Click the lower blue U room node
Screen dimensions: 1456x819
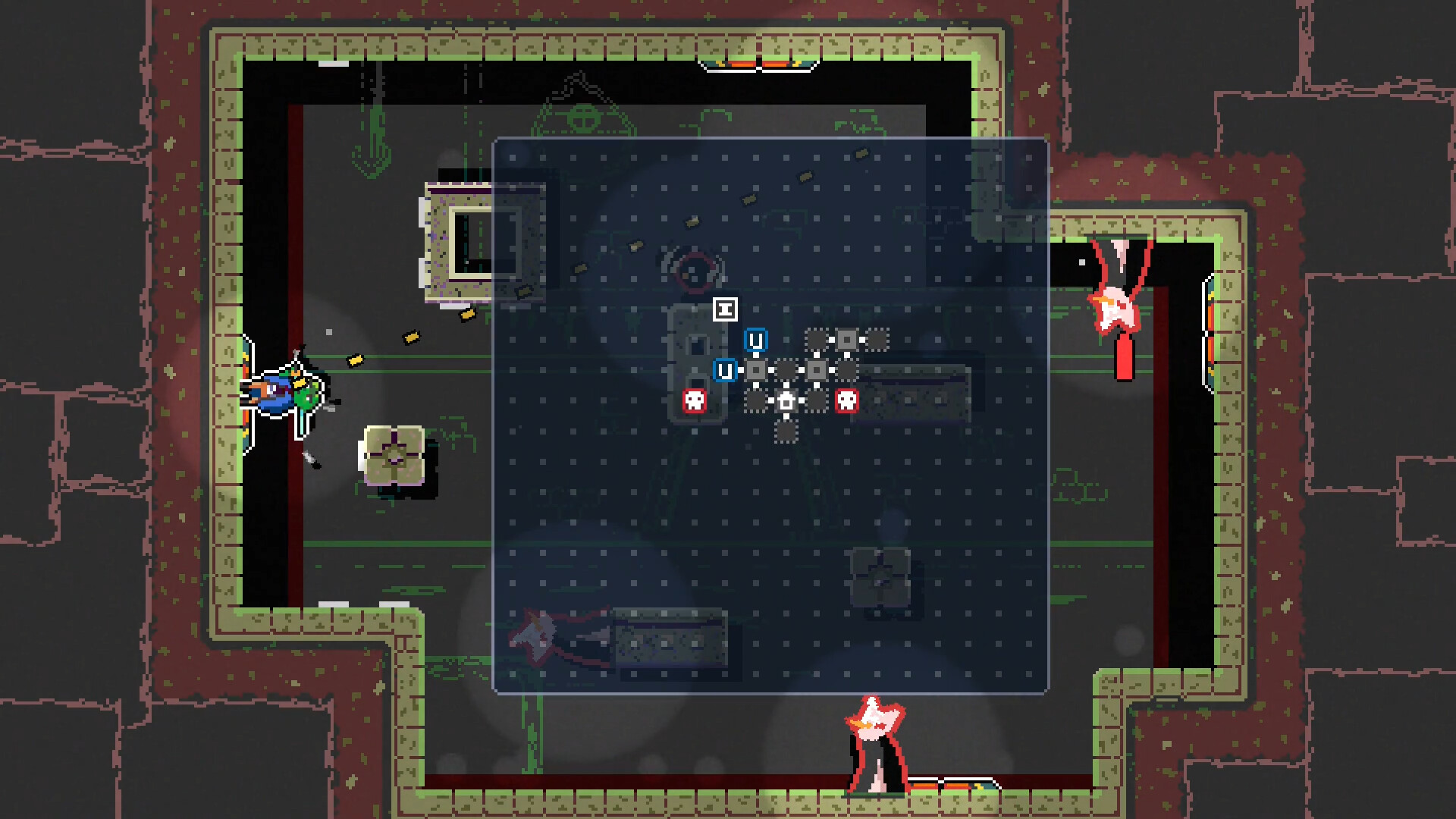click(726, 371)
